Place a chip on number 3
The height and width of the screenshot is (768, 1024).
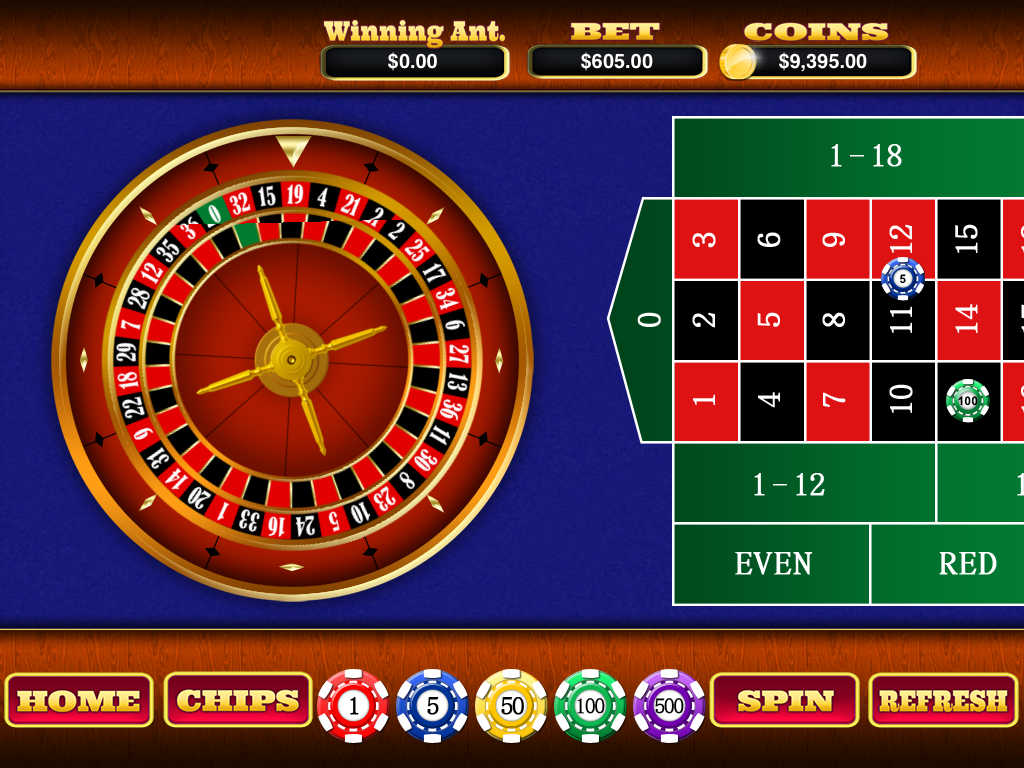coord(706,239)
